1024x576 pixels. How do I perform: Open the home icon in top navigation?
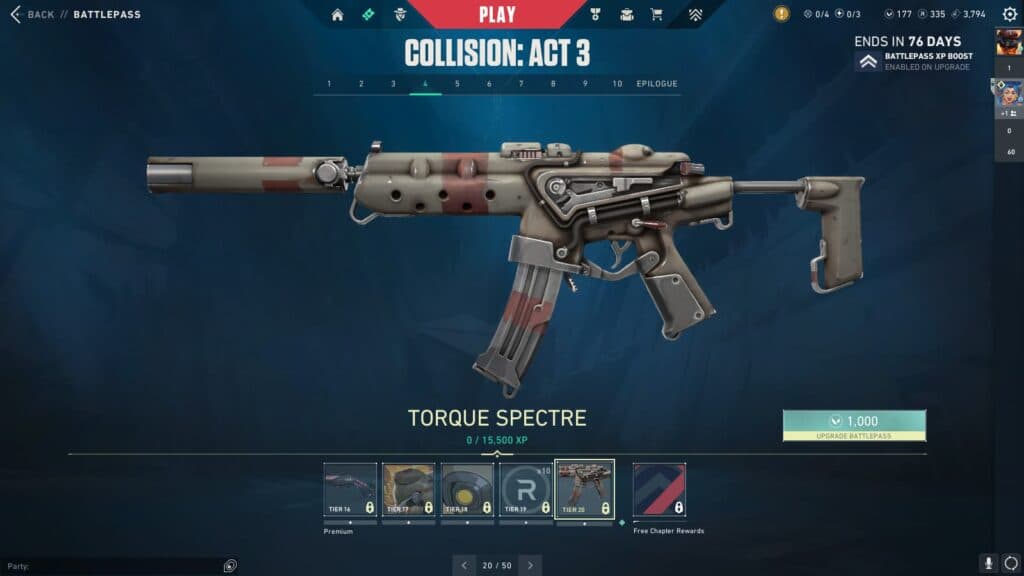337,15
